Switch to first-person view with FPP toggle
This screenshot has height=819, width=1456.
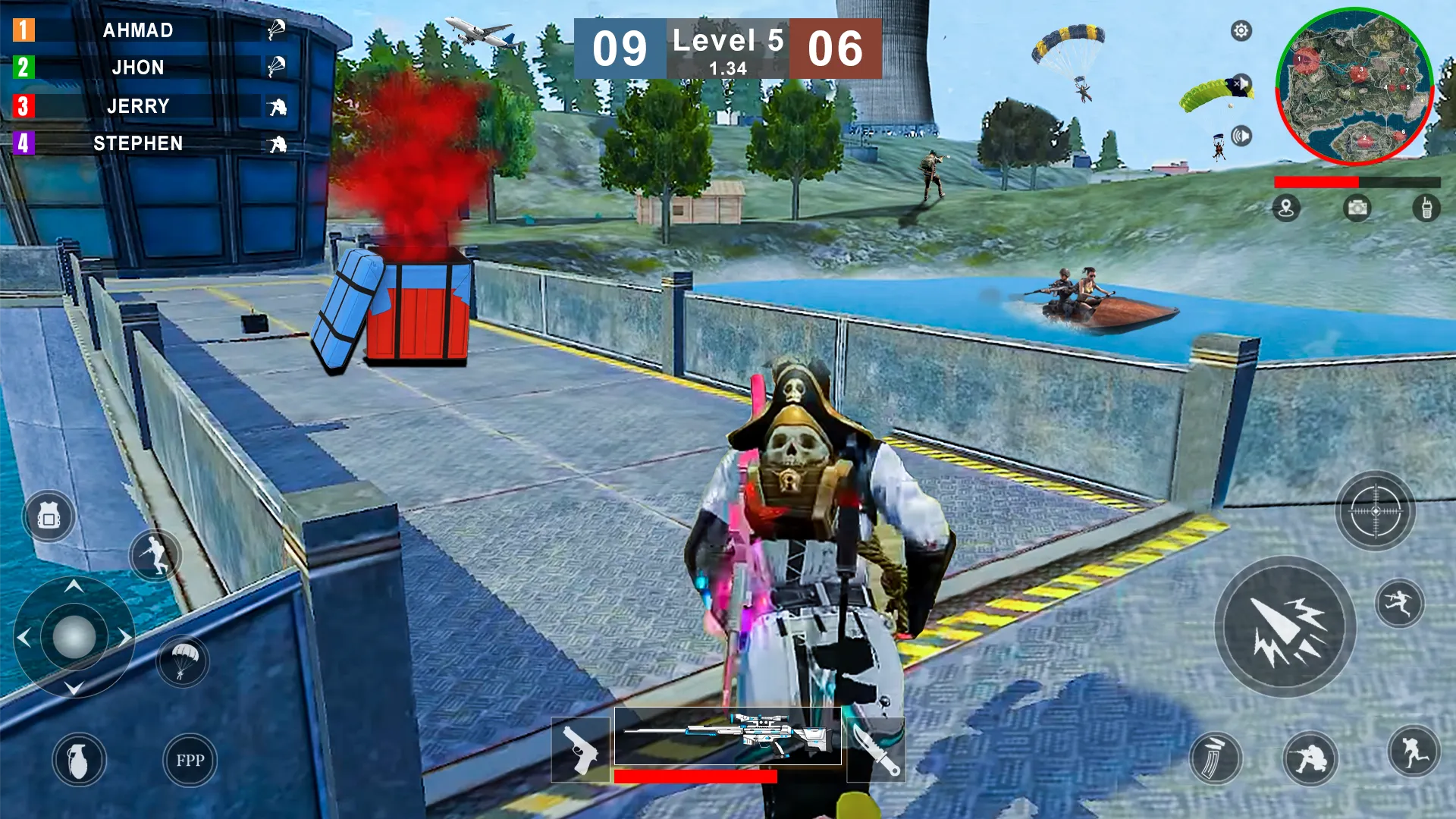190,761
